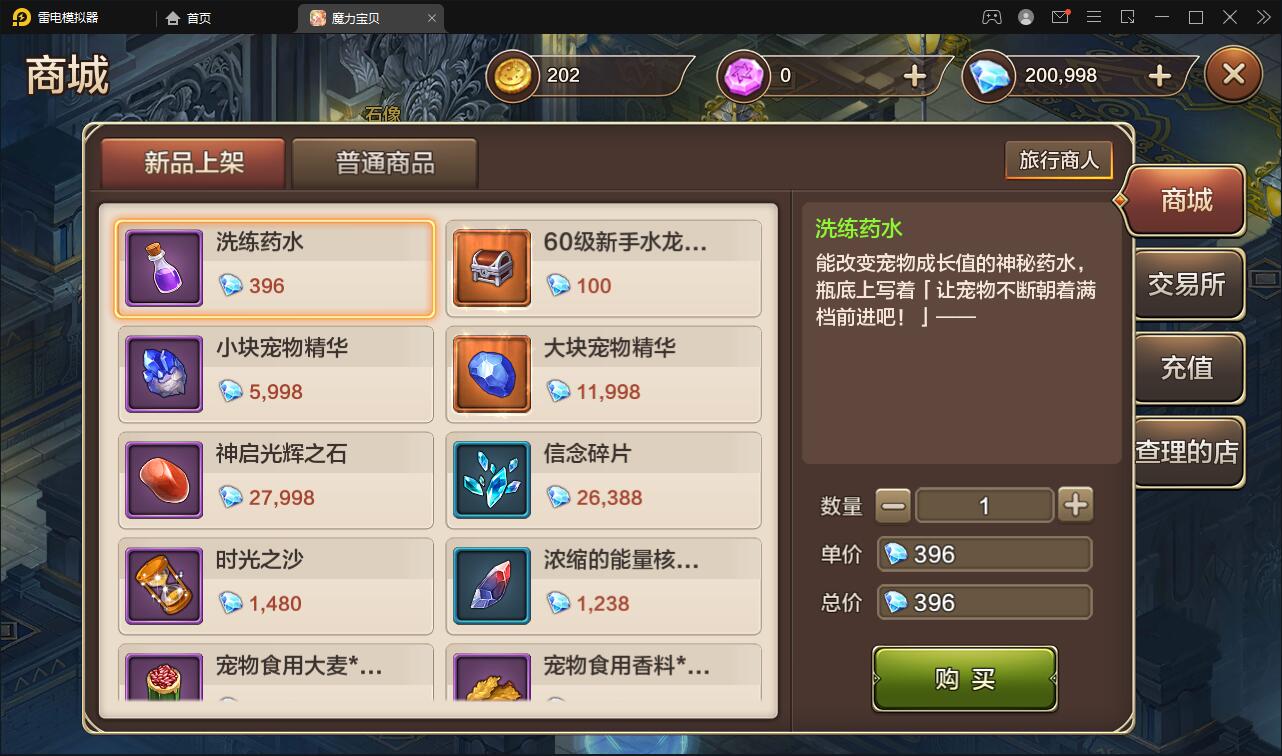Click the 60级新手水龙 treasure chest icon
Image resolution: width=1282 pixels, height=756 pixels.
(491, 268)
